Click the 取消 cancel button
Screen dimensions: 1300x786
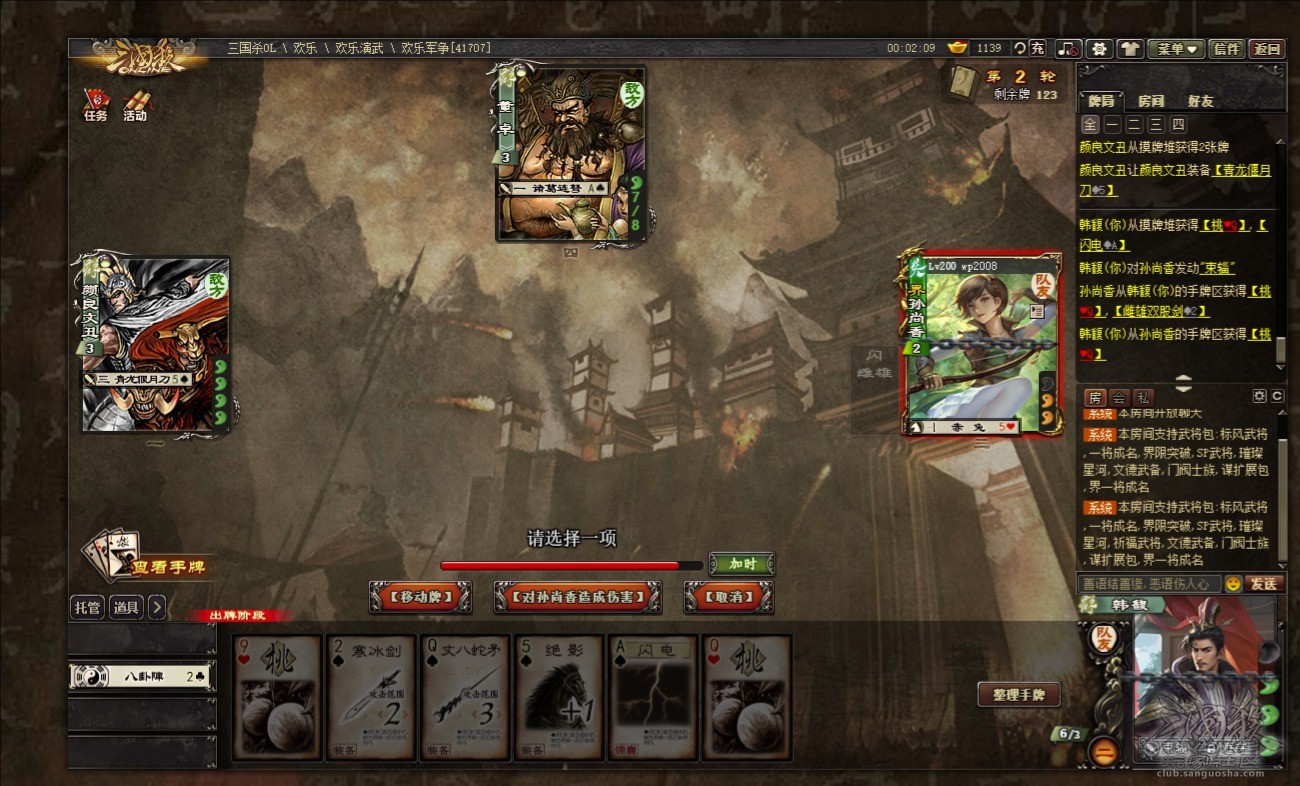coord(729,597)
